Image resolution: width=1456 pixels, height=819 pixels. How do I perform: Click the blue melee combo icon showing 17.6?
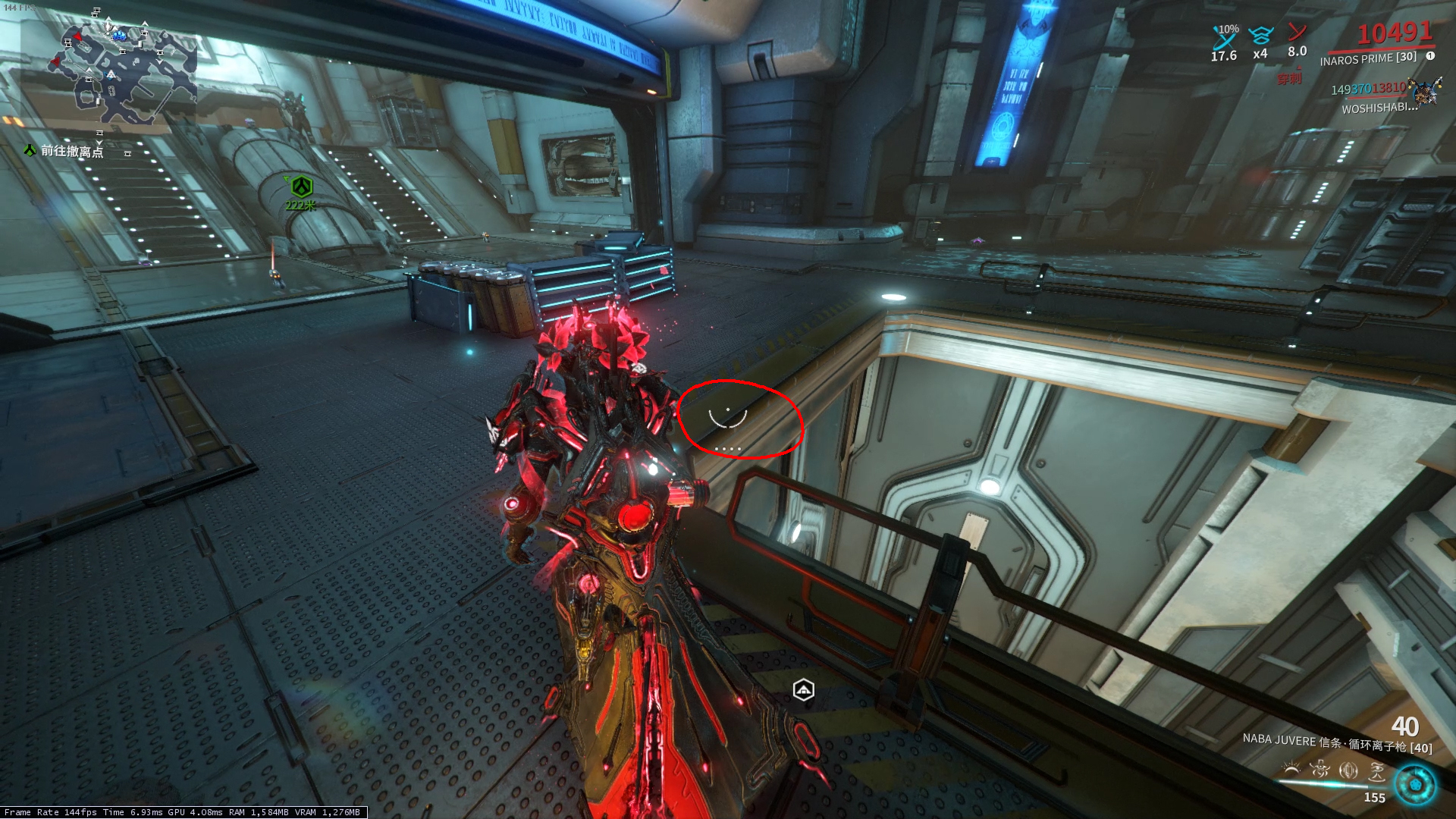coord(1224,42)
